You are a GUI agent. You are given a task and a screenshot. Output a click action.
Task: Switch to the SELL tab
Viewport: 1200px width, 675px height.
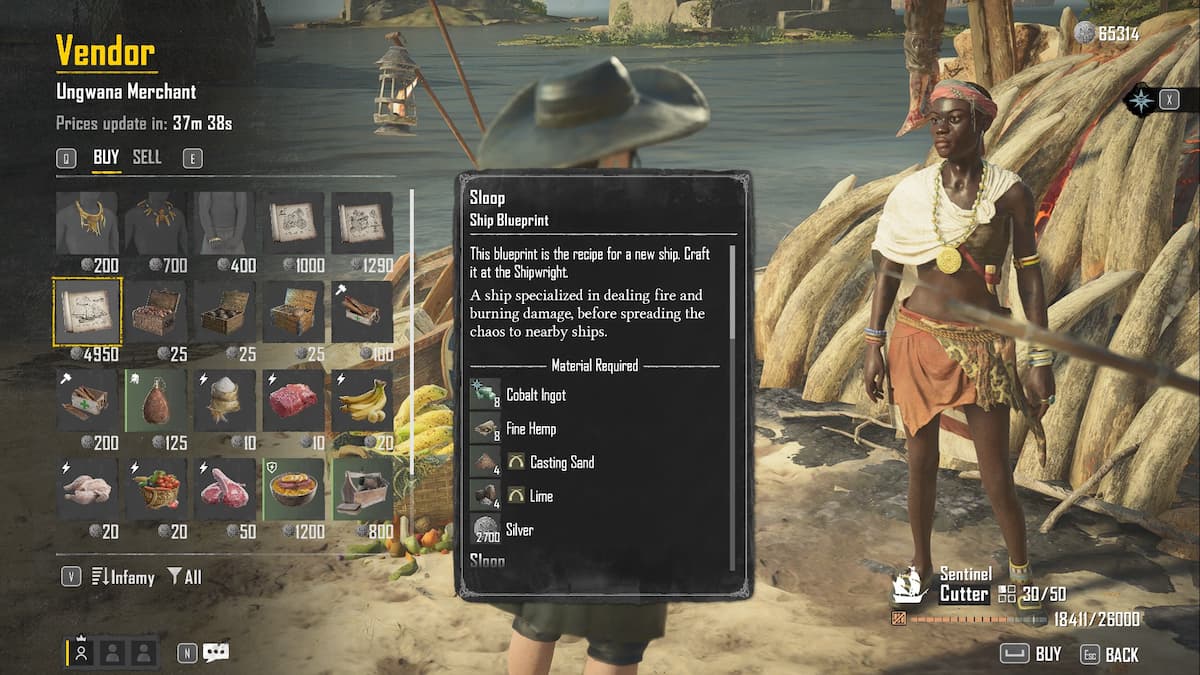tap(147, 157)
